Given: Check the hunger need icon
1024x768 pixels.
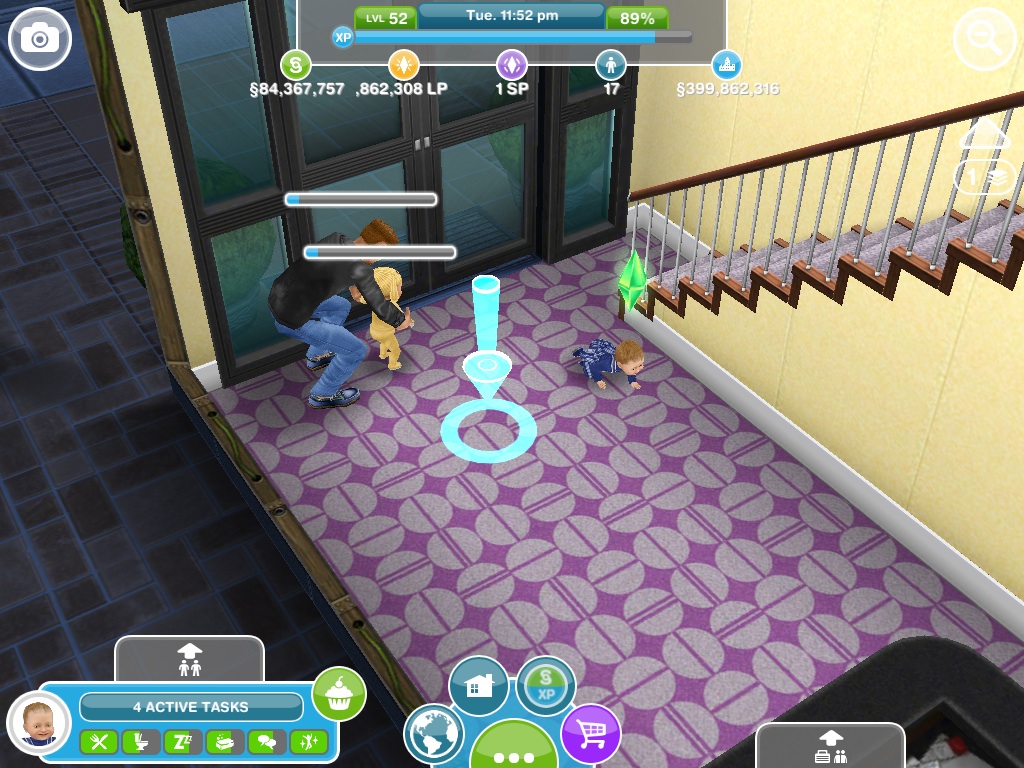Looking at the screenshot, I should coord(98,742).
